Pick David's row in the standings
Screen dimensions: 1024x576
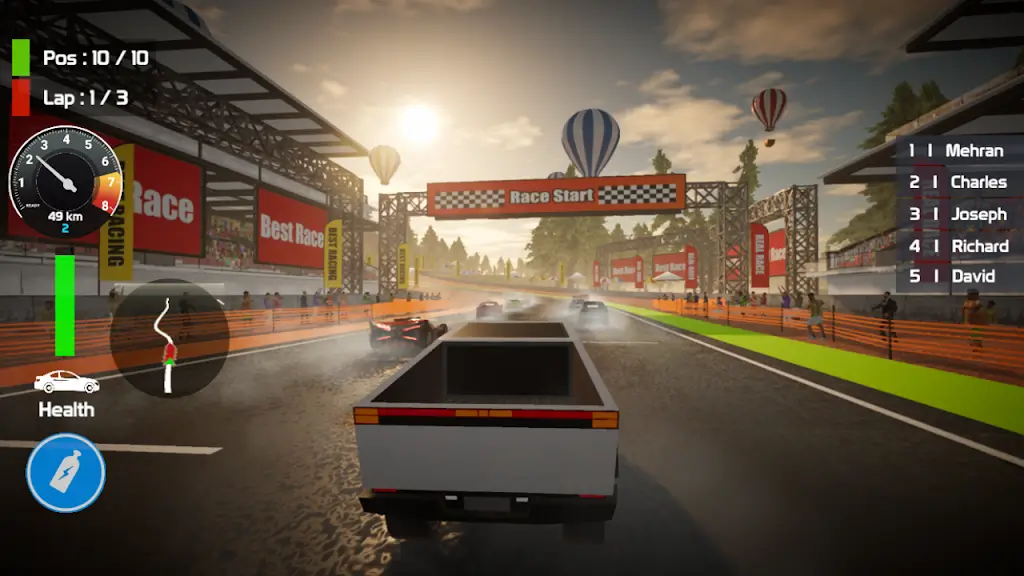tap(958, 276)
